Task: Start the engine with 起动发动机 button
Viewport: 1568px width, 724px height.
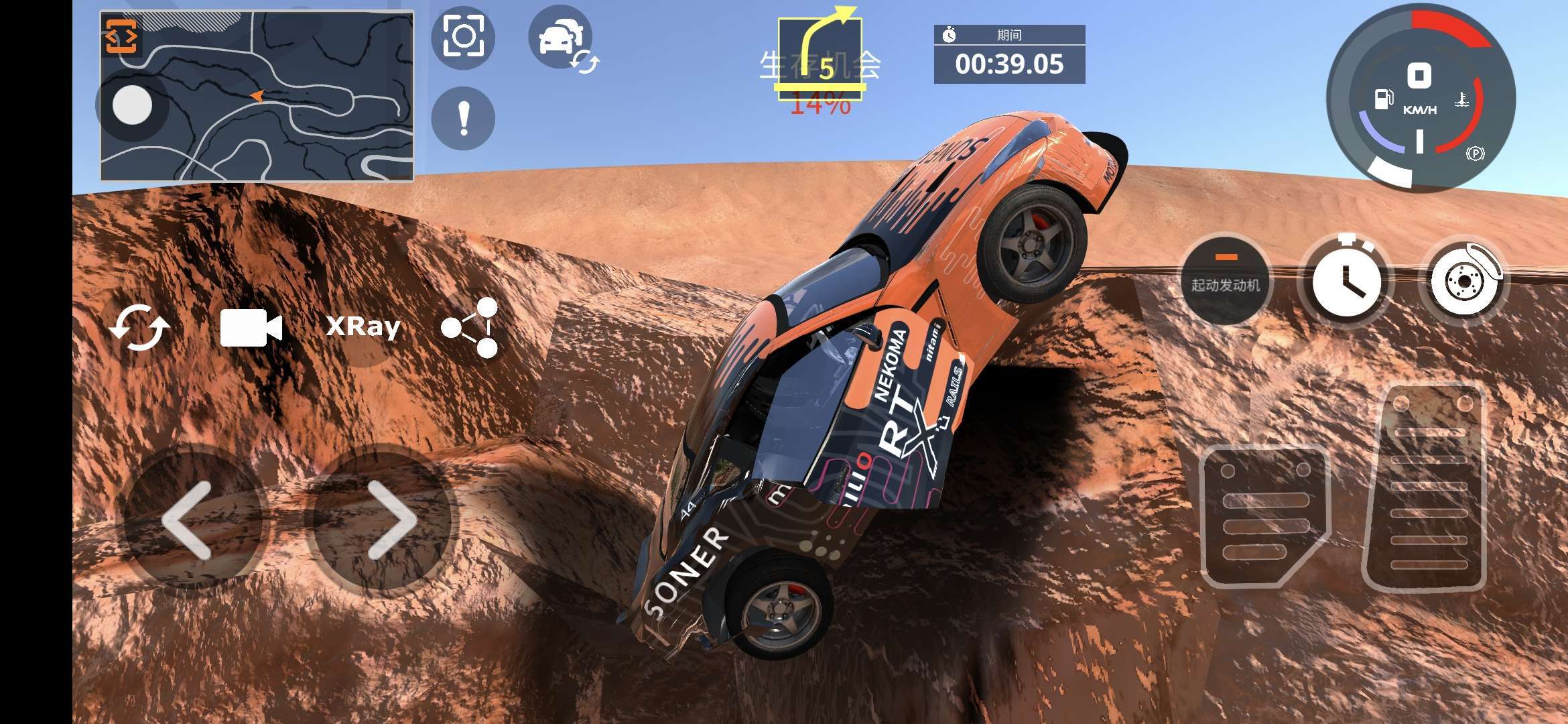Action: tap(1226, 278)
